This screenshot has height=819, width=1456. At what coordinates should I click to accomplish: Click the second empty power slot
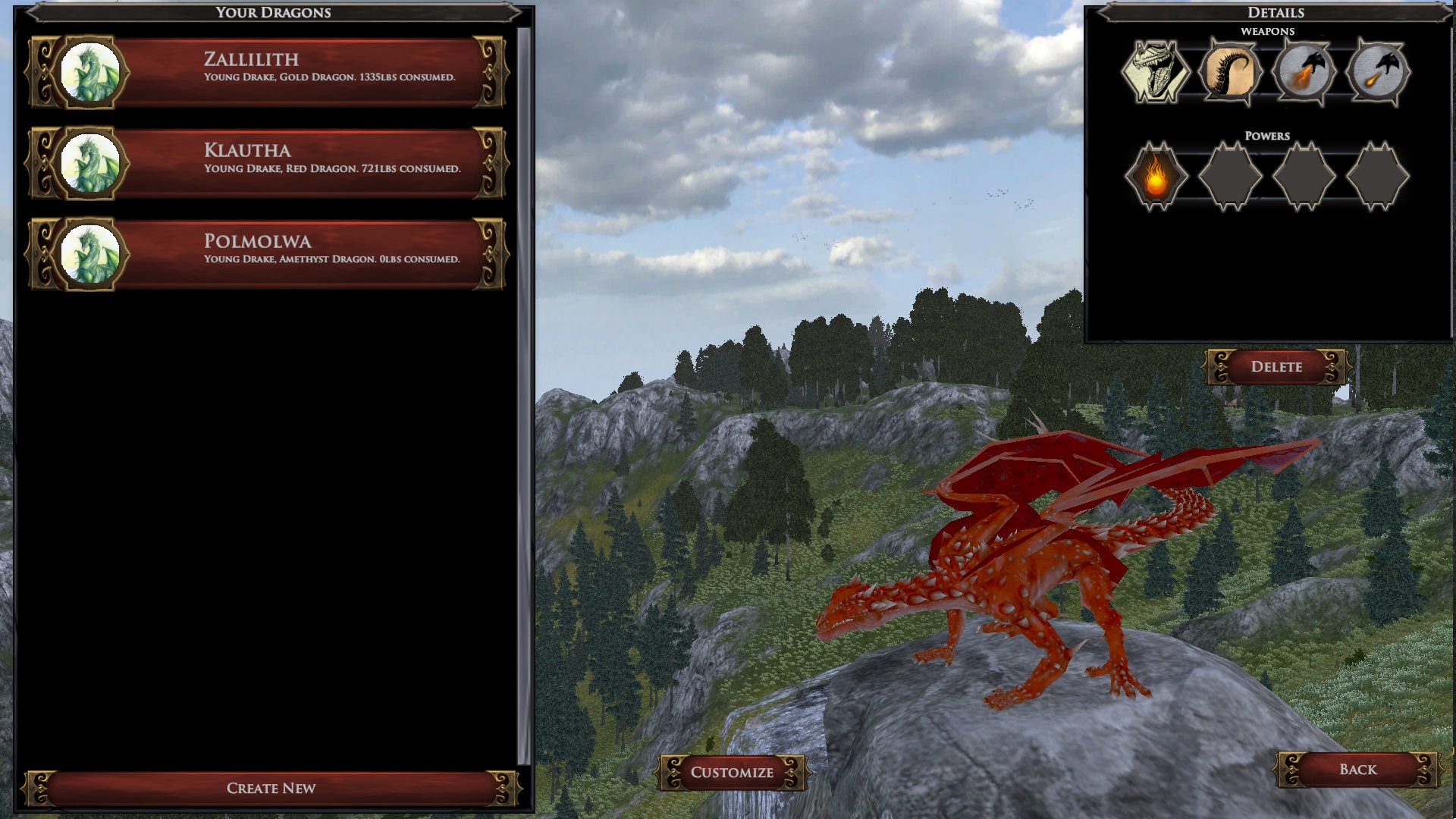(x=1232, y=176)
